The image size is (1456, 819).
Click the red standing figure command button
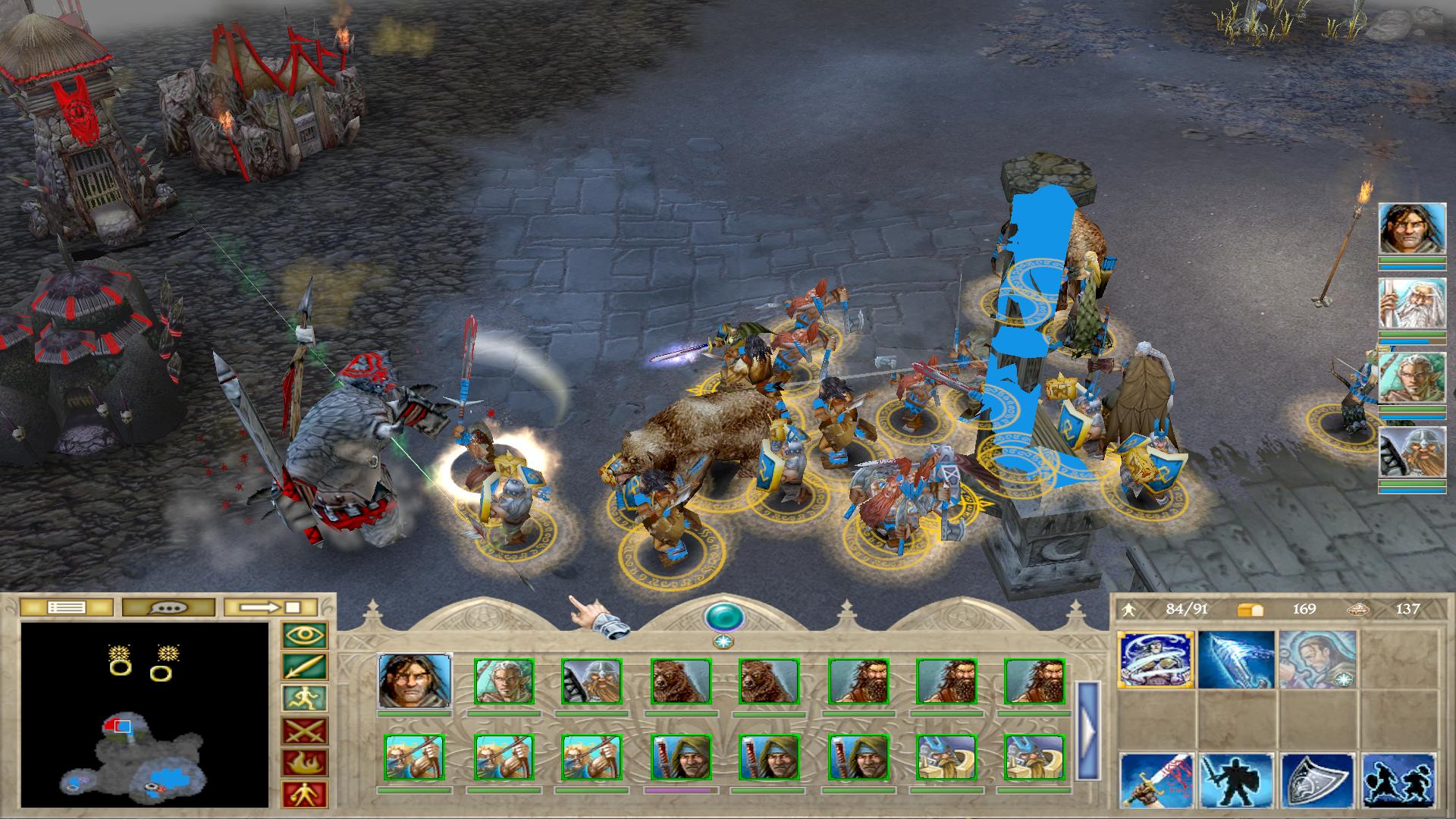point(304,794)
